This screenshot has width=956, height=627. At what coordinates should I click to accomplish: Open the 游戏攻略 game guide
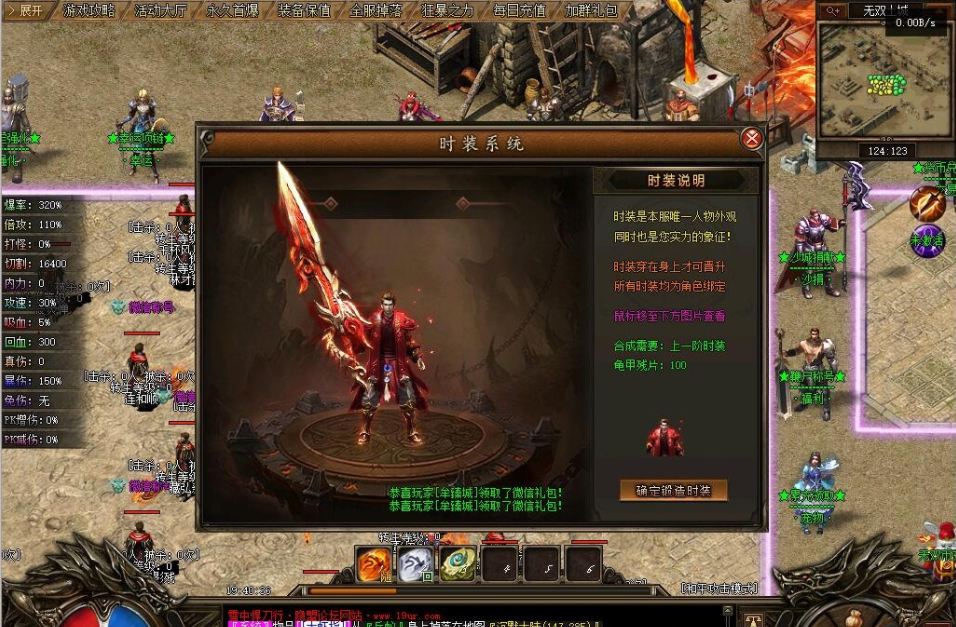coord(90,11)
